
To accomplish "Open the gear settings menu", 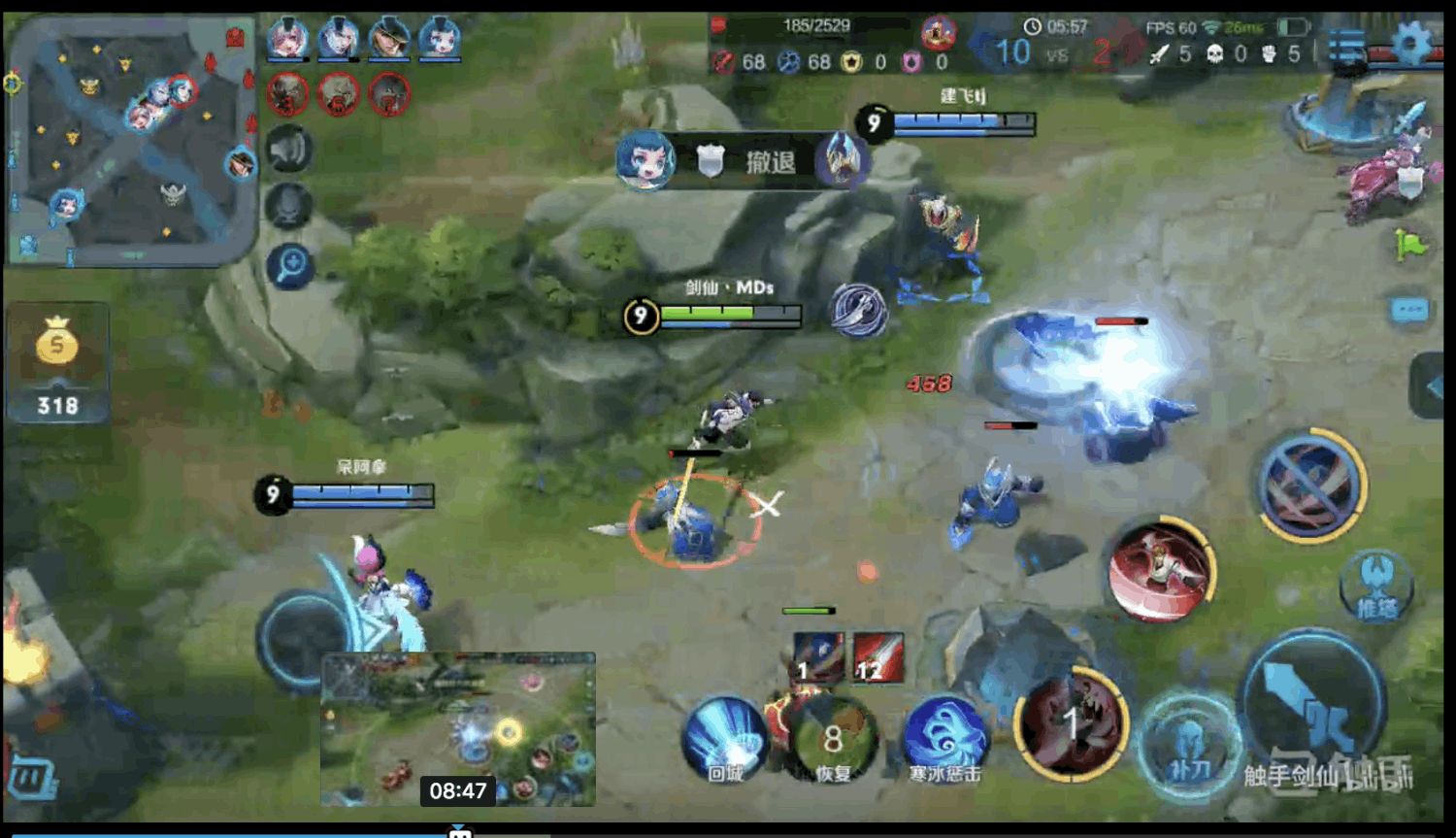I will [1411, 44].
